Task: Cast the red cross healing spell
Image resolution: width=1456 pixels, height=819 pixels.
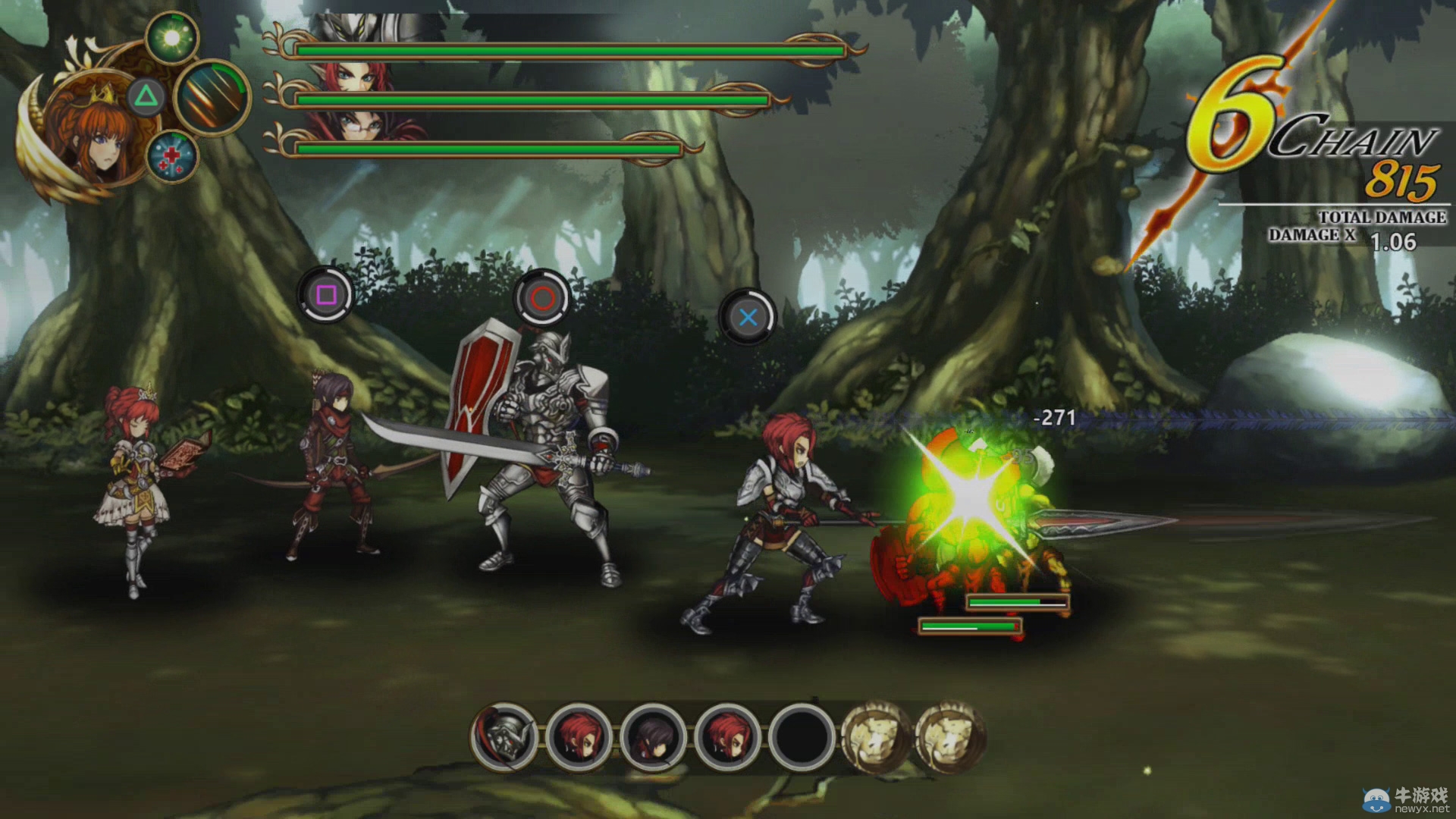Action: 172,157
